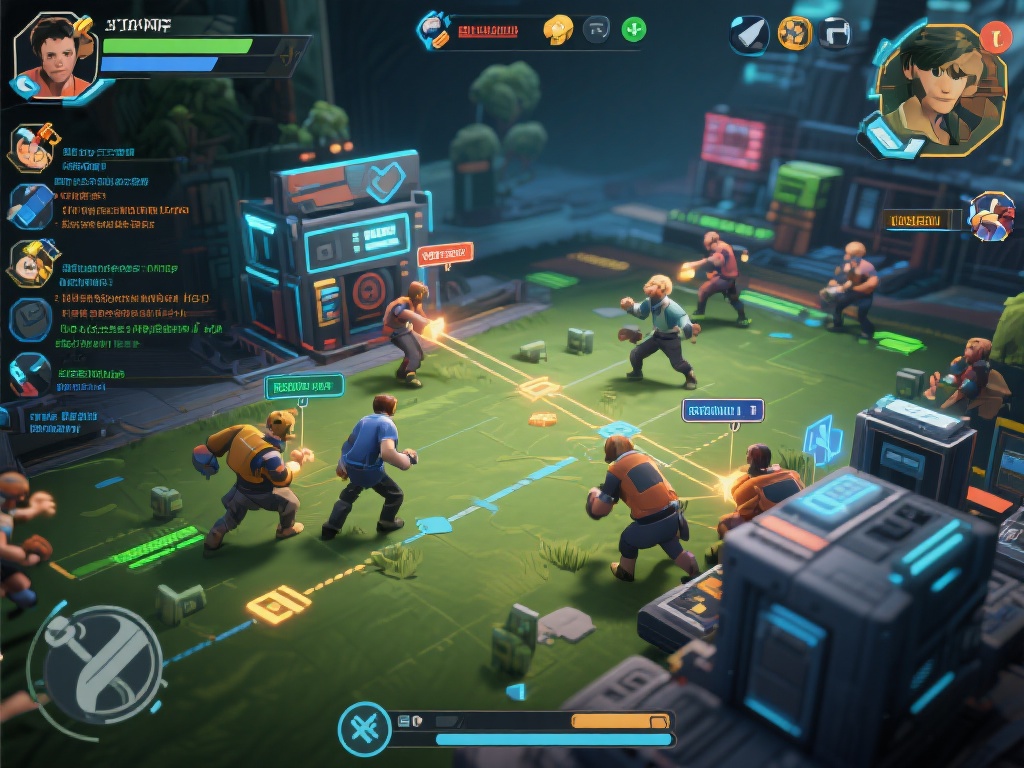Activate the orange cross ability icon

795,33
